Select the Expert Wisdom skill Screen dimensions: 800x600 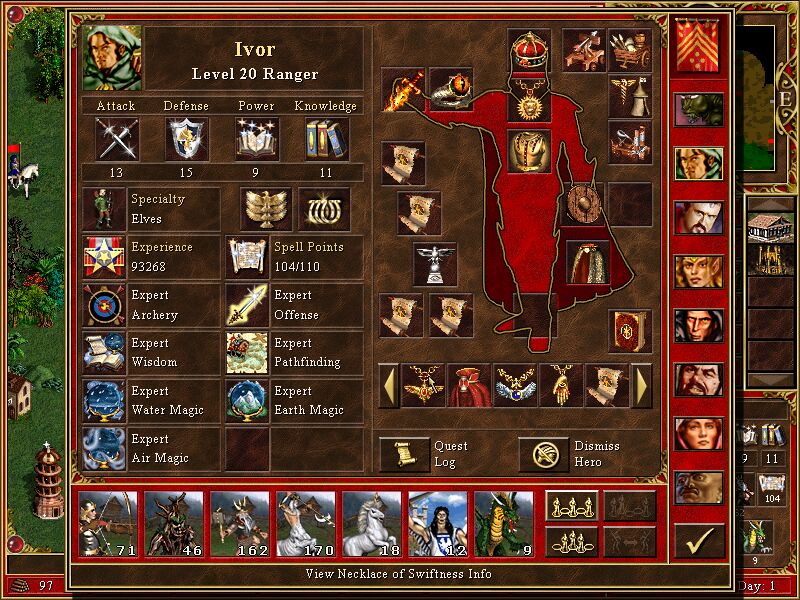point(104,353)
